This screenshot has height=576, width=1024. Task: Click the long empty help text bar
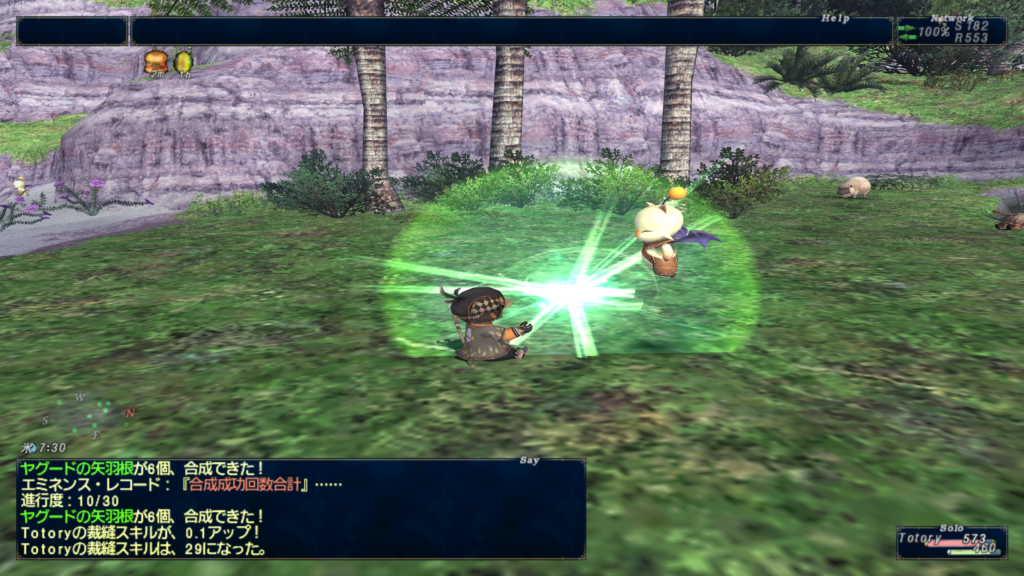click(x=510, y=31)
